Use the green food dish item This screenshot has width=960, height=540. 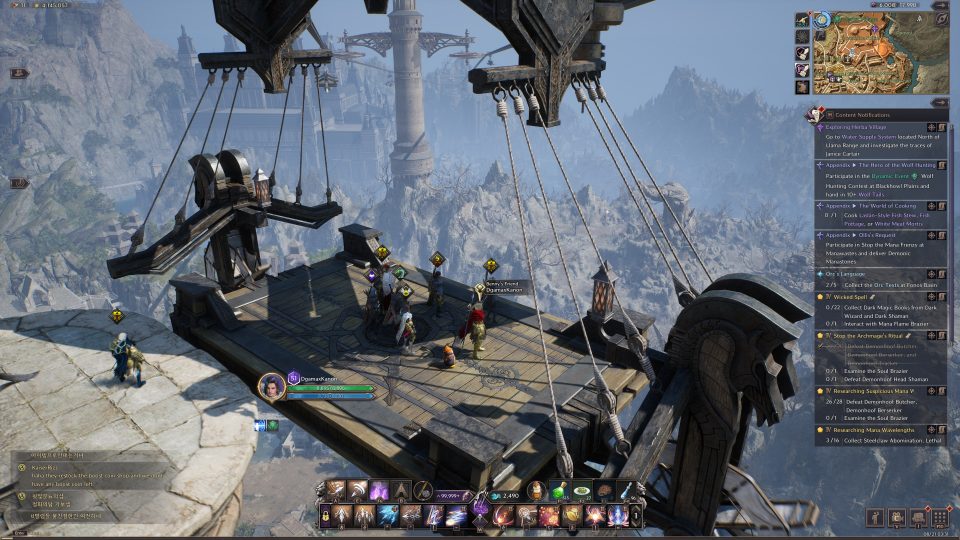point(581,491)
